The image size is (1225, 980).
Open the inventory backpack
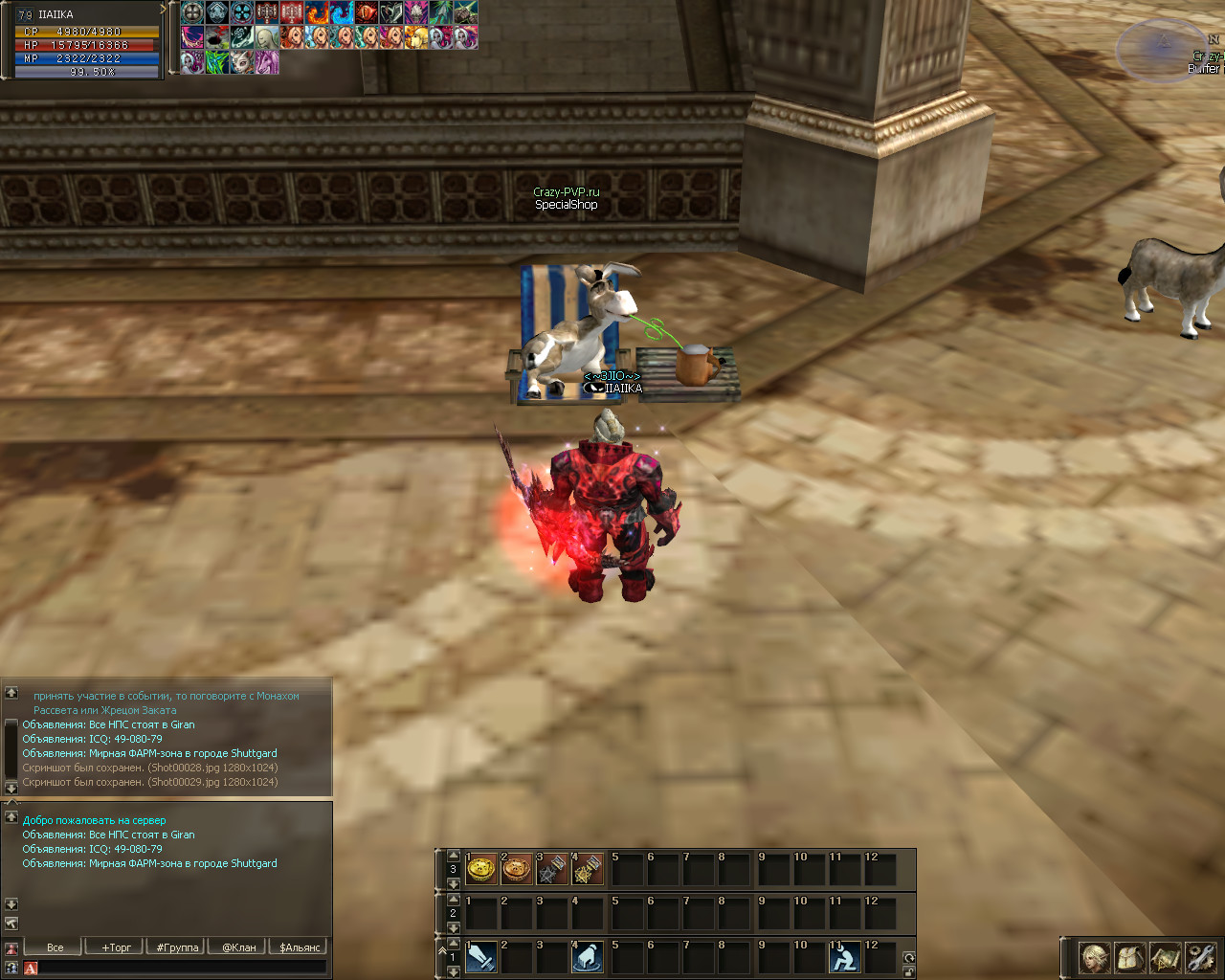[1130, 957]
